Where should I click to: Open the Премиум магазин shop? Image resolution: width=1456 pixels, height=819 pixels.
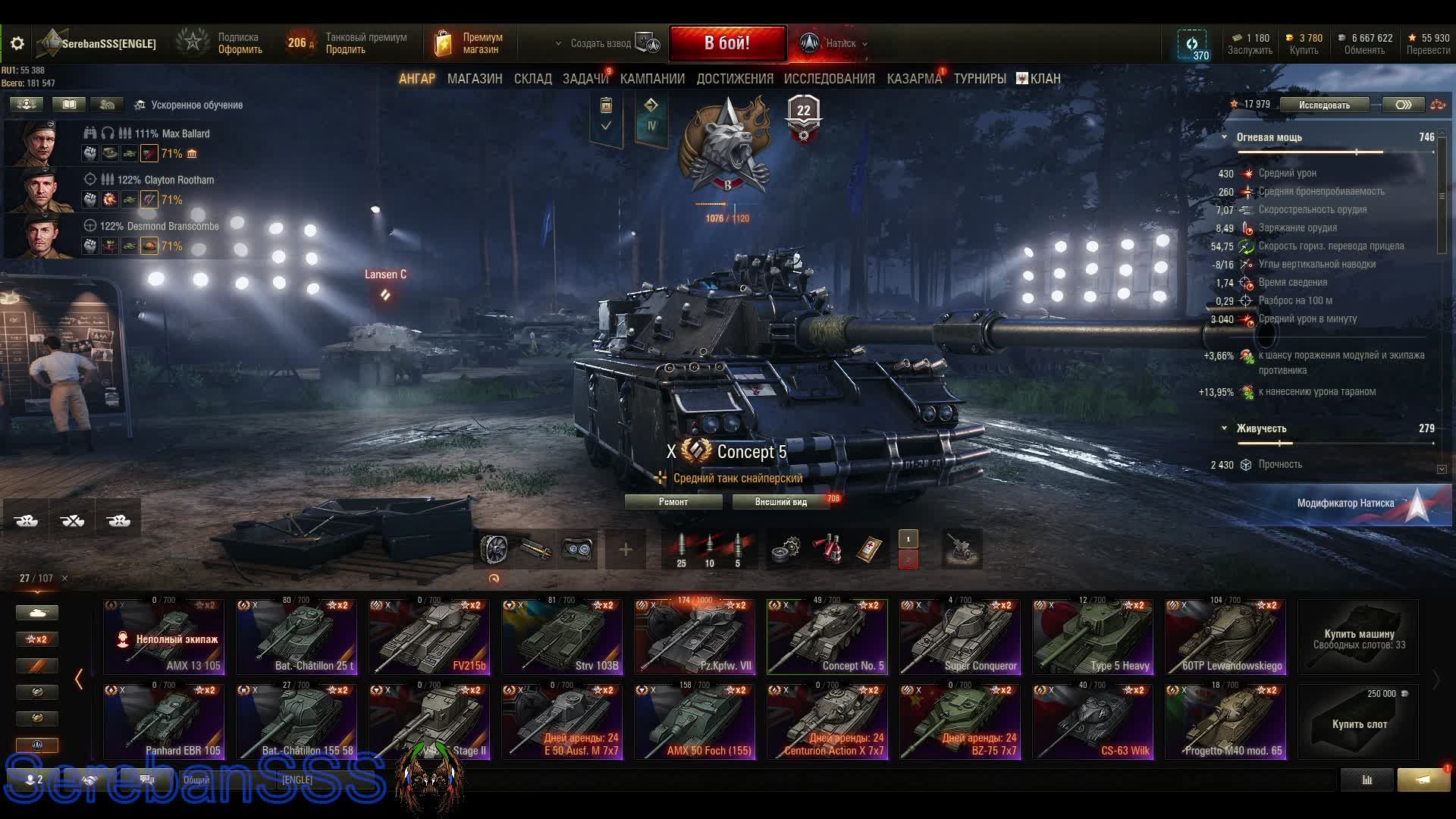[x=470, y=43]
